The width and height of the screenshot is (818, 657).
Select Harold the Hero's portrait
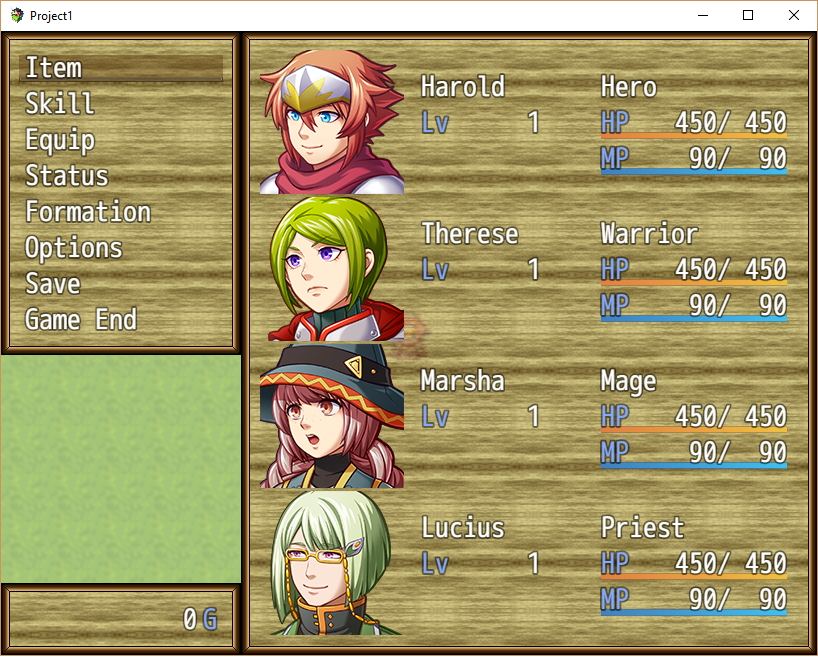click(x=332, y=121)
